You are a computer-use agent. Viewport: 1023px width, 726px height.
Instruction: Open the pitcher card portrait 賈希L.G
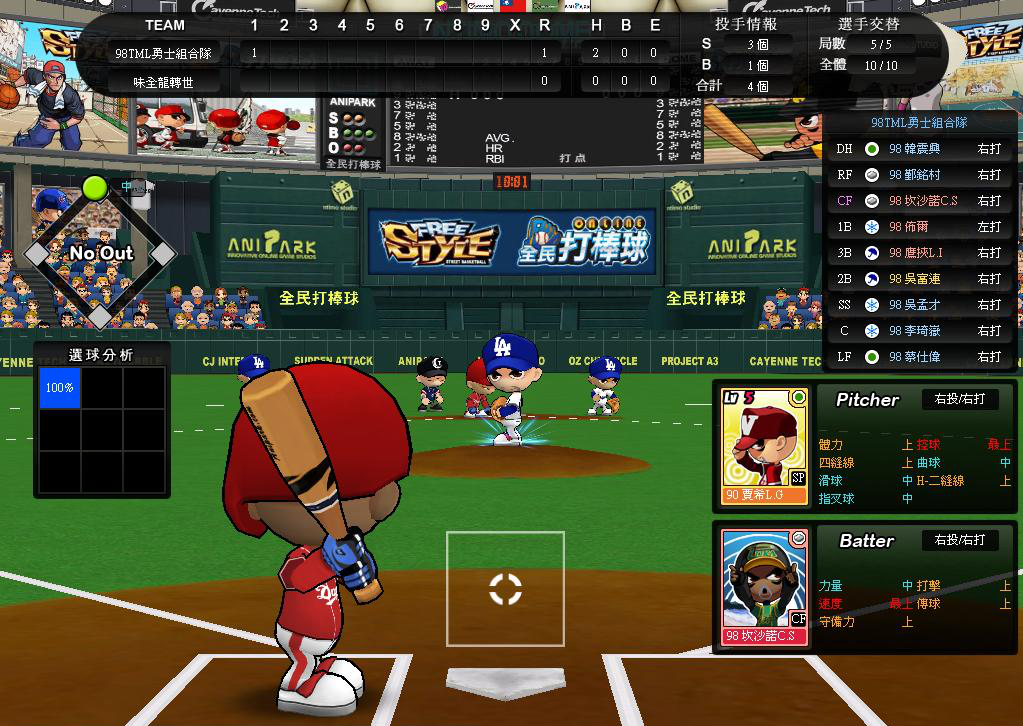(765, 446)
